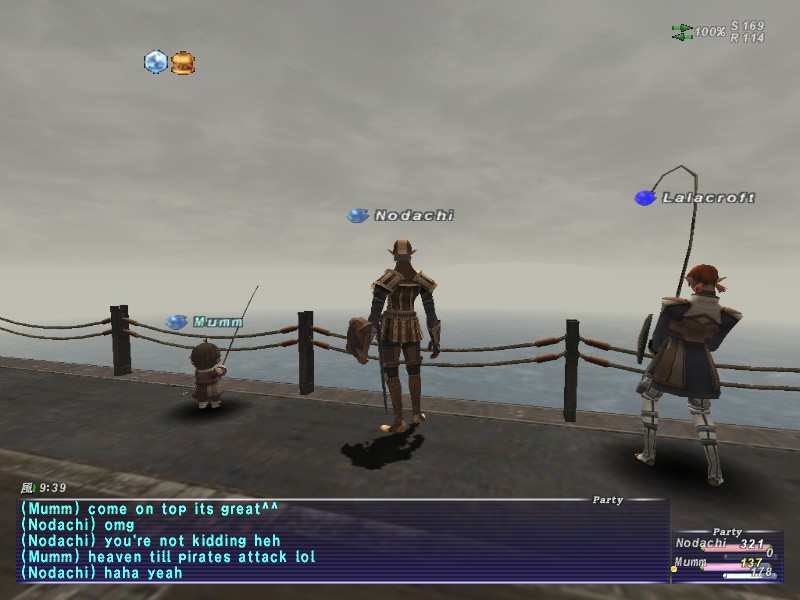Click the party chat log window
The width and height of the screenshot is (800, 600).
[x=340, y=540]
